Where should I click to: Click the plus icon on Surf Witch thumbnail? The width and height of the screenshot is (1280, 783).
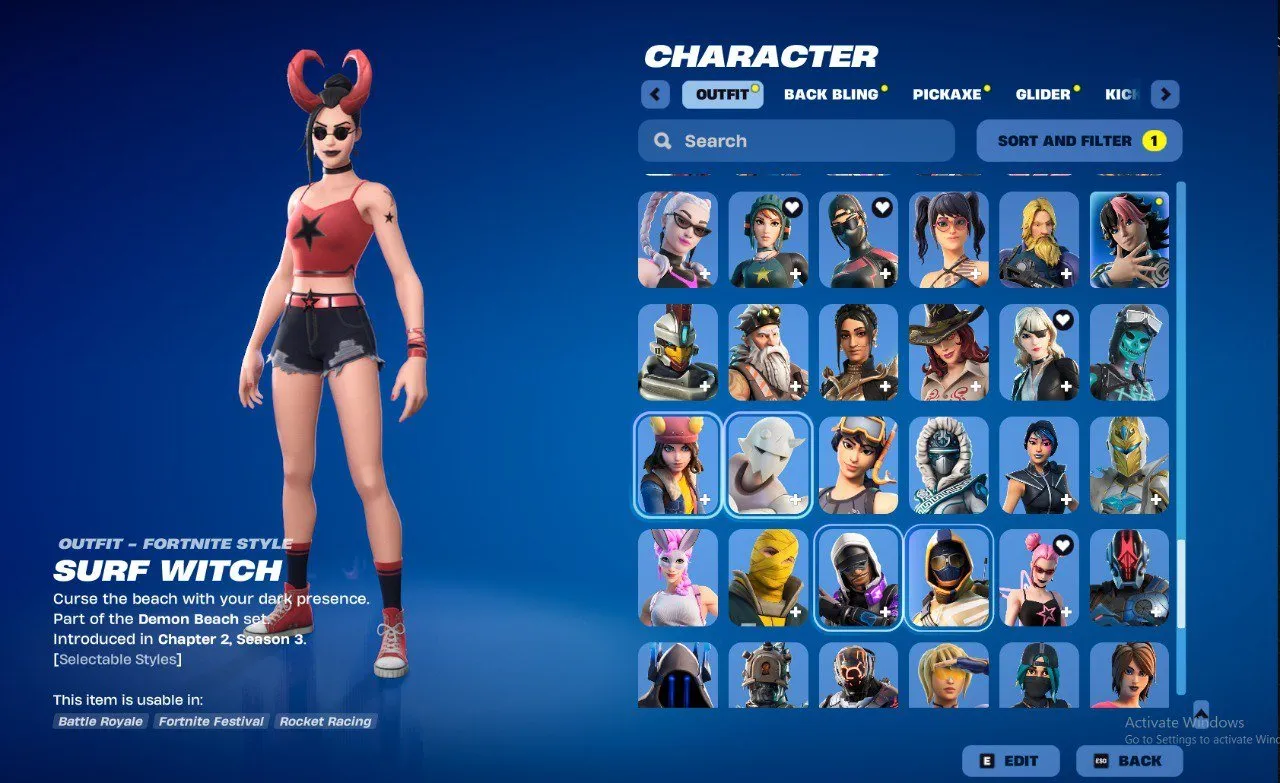[x=707, y=501]
